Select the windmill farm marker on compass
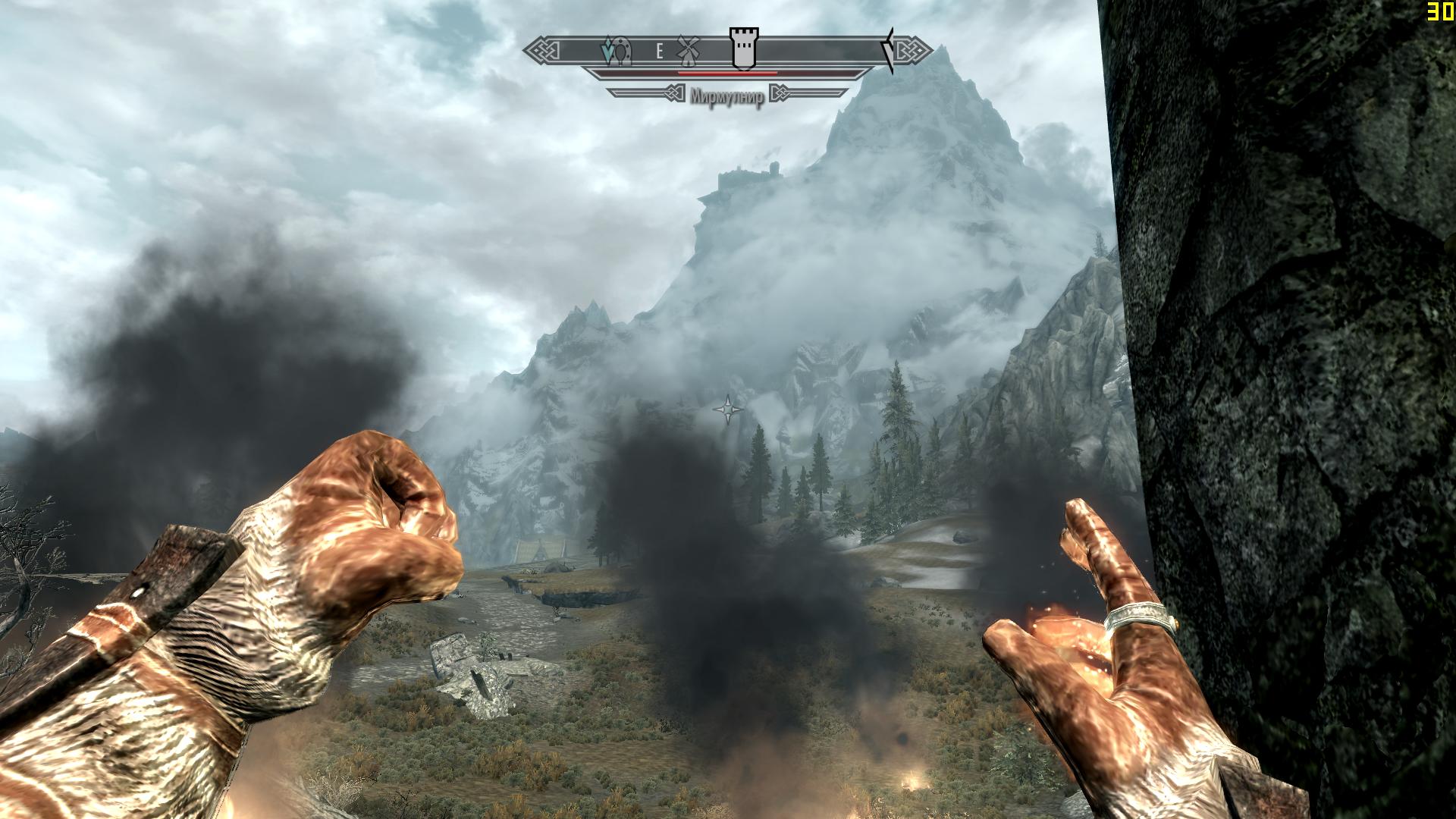Image resolution: width=1456 pixels, height=819 pixels. pyautogui.click(x=688, y=50)
